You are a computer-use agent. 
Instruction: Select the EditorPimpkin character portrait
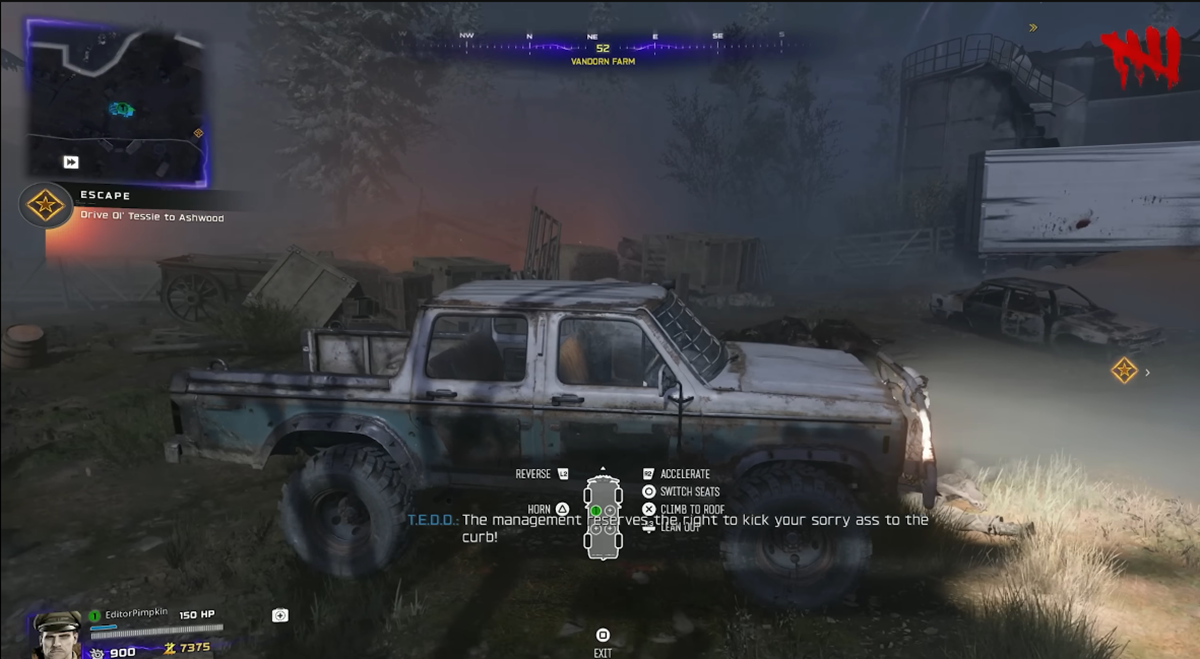[x=58, y=632]
